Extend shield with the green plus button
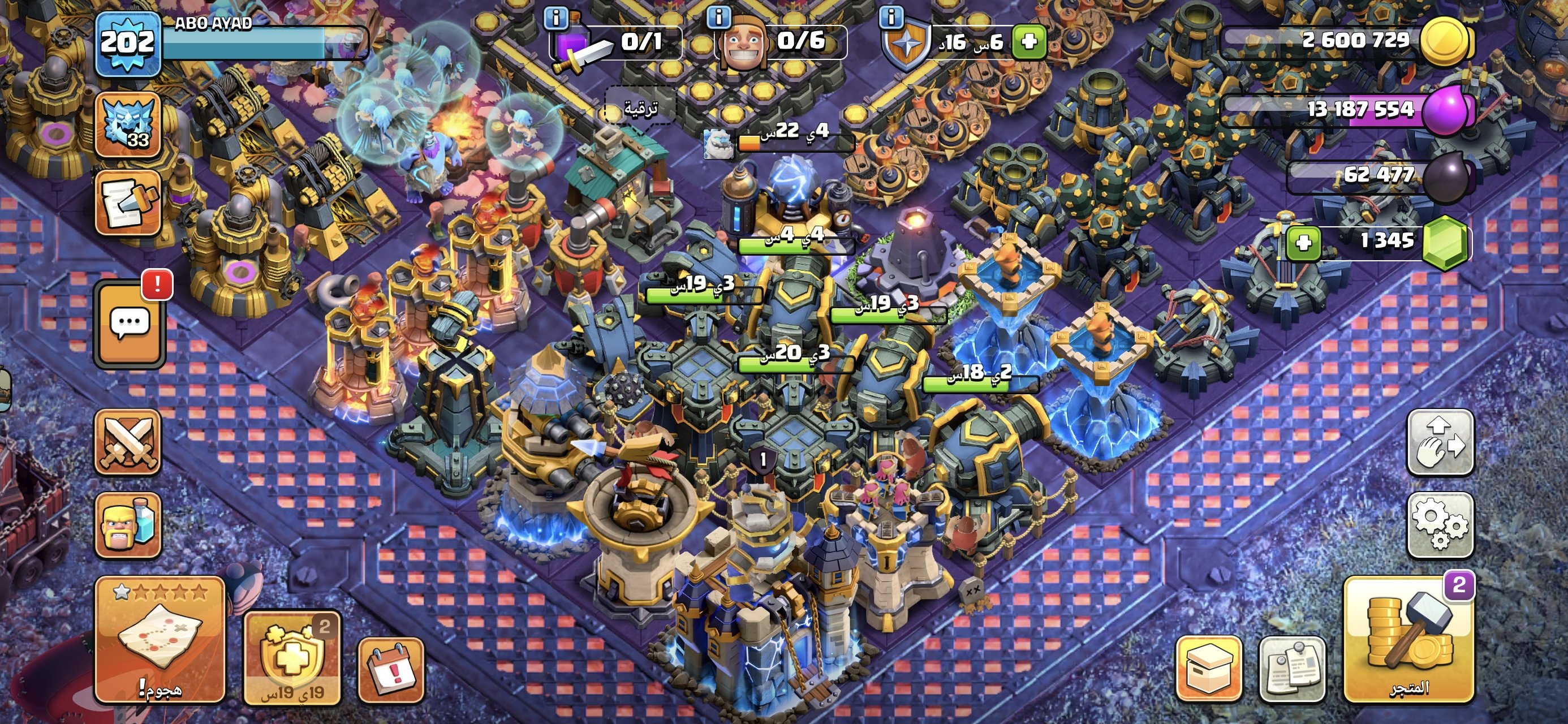The height and width of the screenshot is (724, 1568). [1029, 41]
